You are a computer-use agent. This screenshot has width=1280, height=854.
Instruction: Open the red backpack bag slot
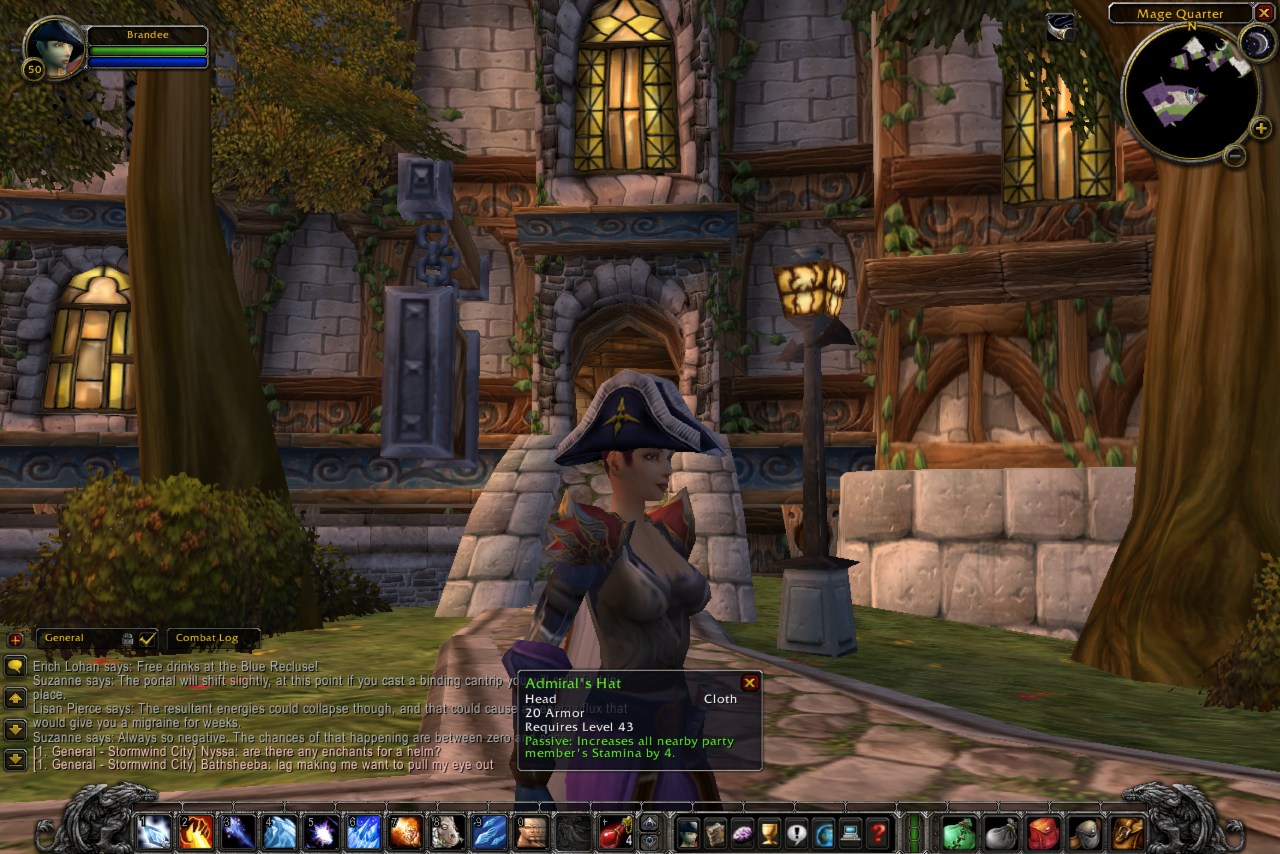[1043, 831]
